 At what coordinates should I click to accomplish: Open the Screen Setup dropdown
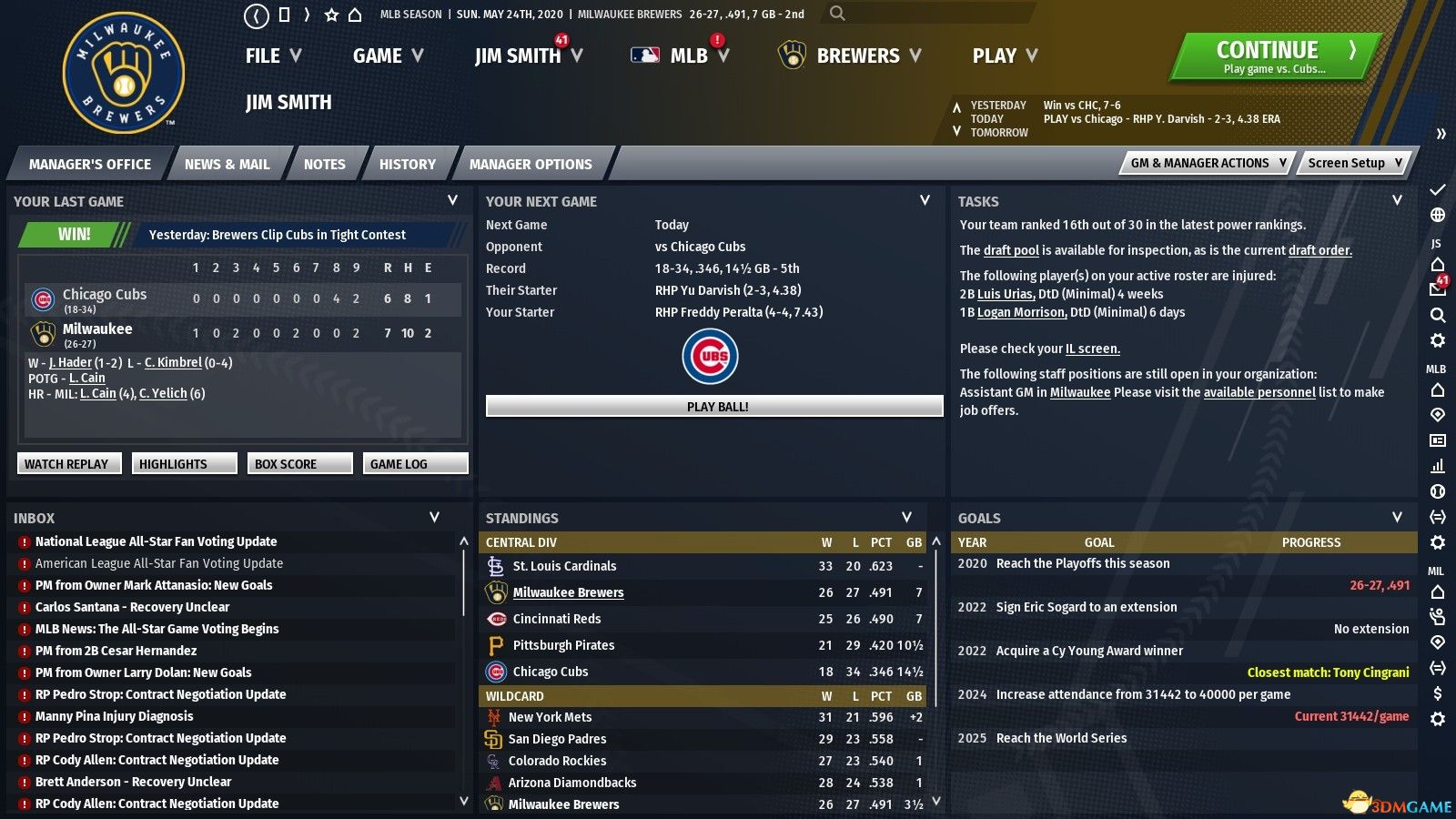tap(1355, 163)
